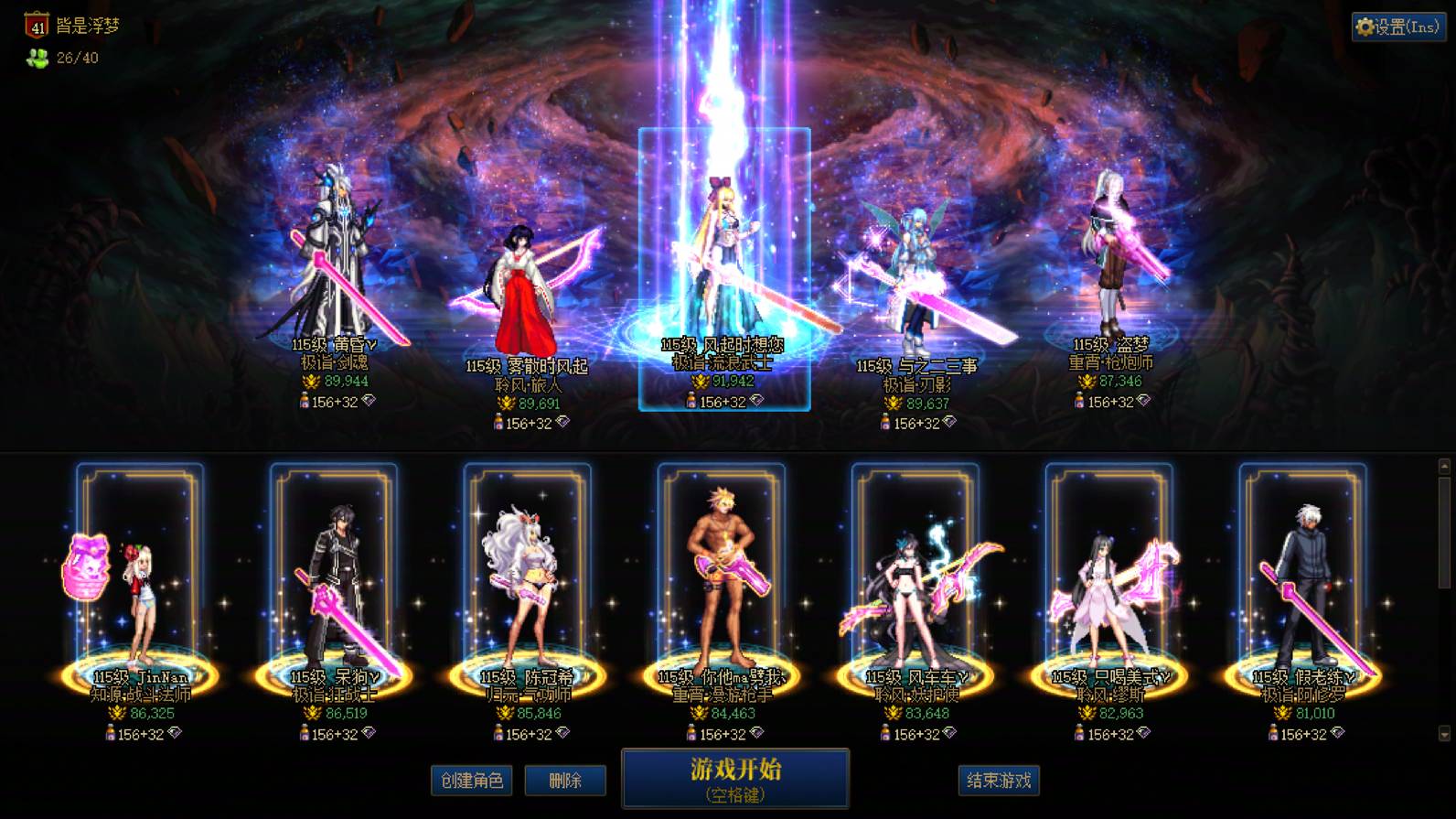The width and height of the screenshot is (1456, 819).
Task: Click the gem icon beside JinNan's 156+32
Action: pos(176,733)
